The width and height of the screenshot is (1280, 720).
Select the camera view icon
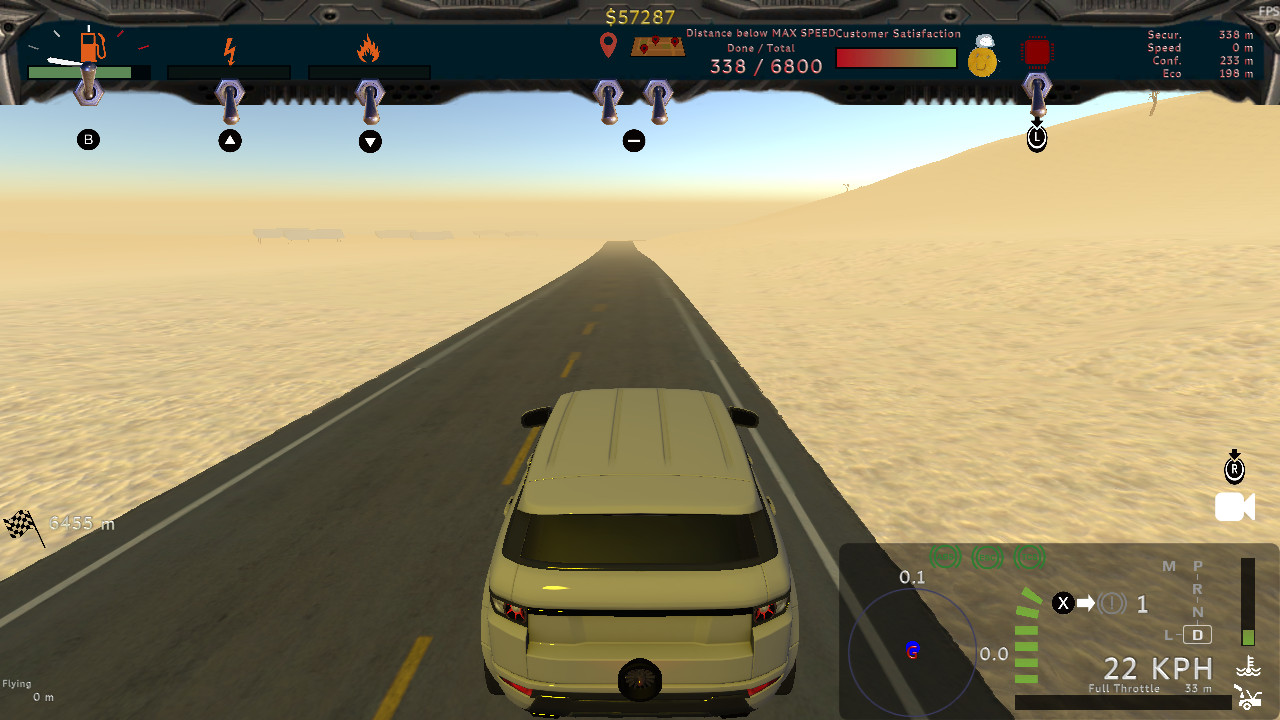(x=1234, y=507)
